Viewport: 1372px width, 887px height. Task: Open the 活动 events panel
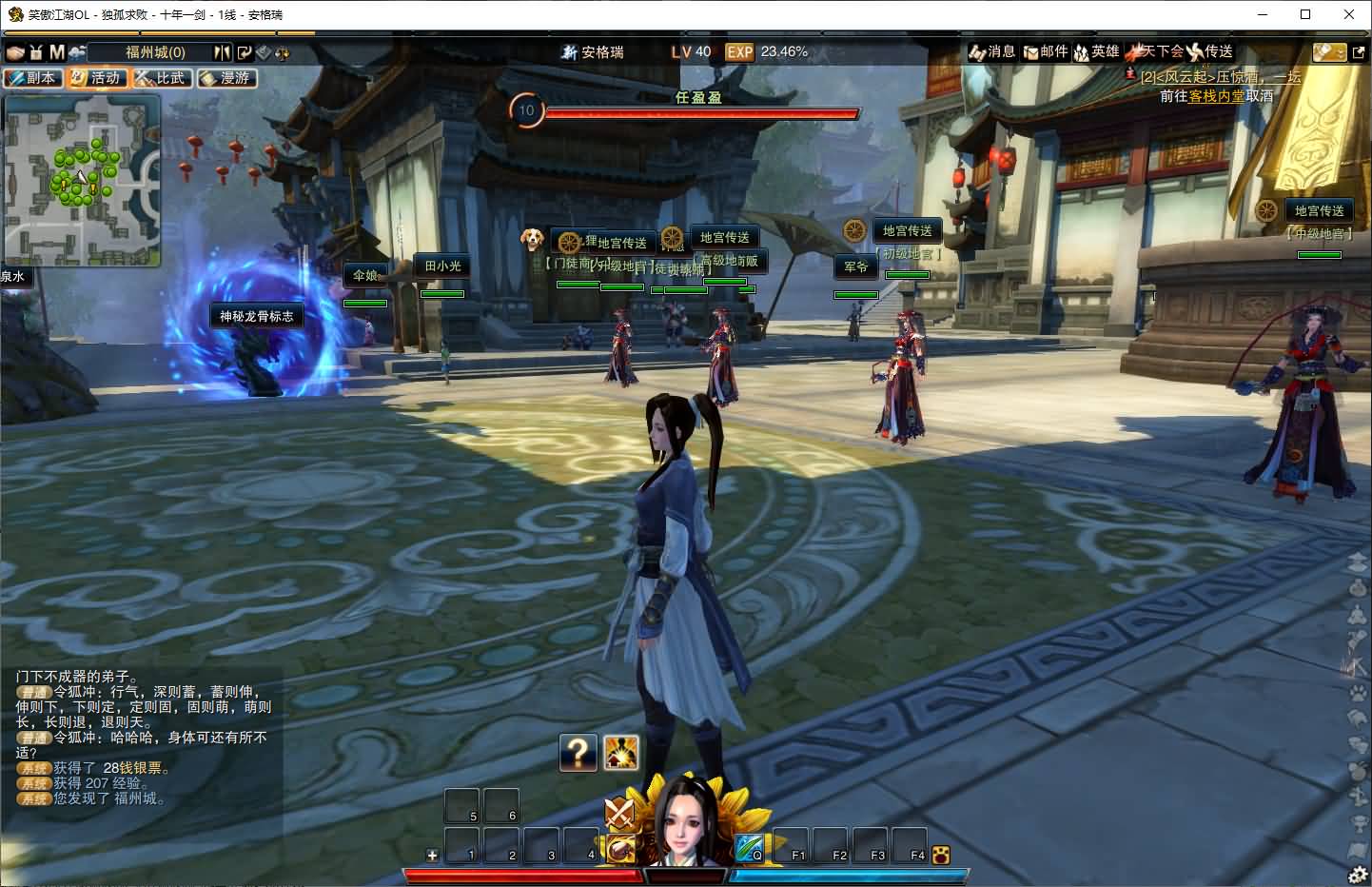(x=97, y=78)
